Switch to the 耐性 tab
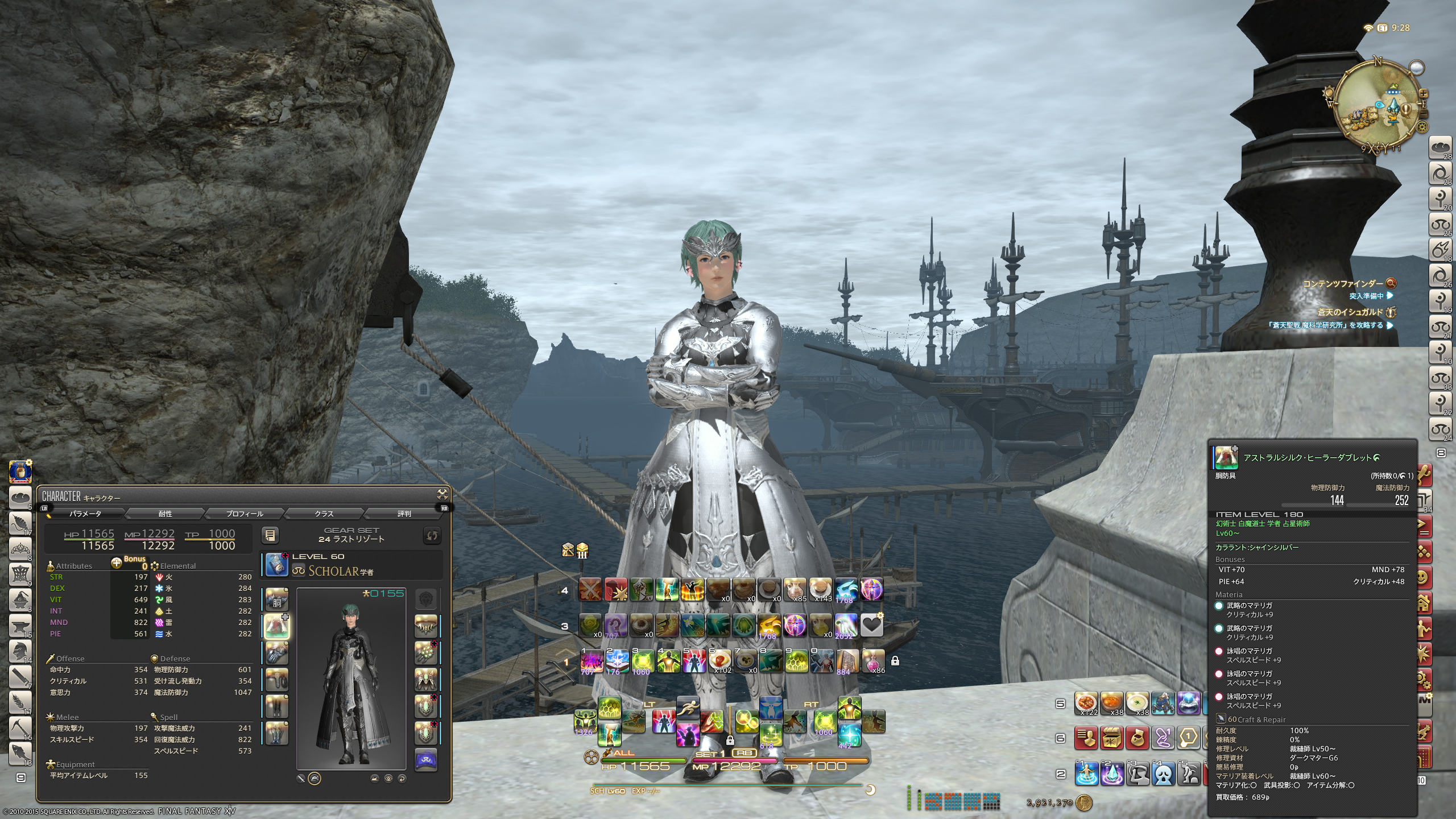1456x819 pixels. tap(165, 514)
